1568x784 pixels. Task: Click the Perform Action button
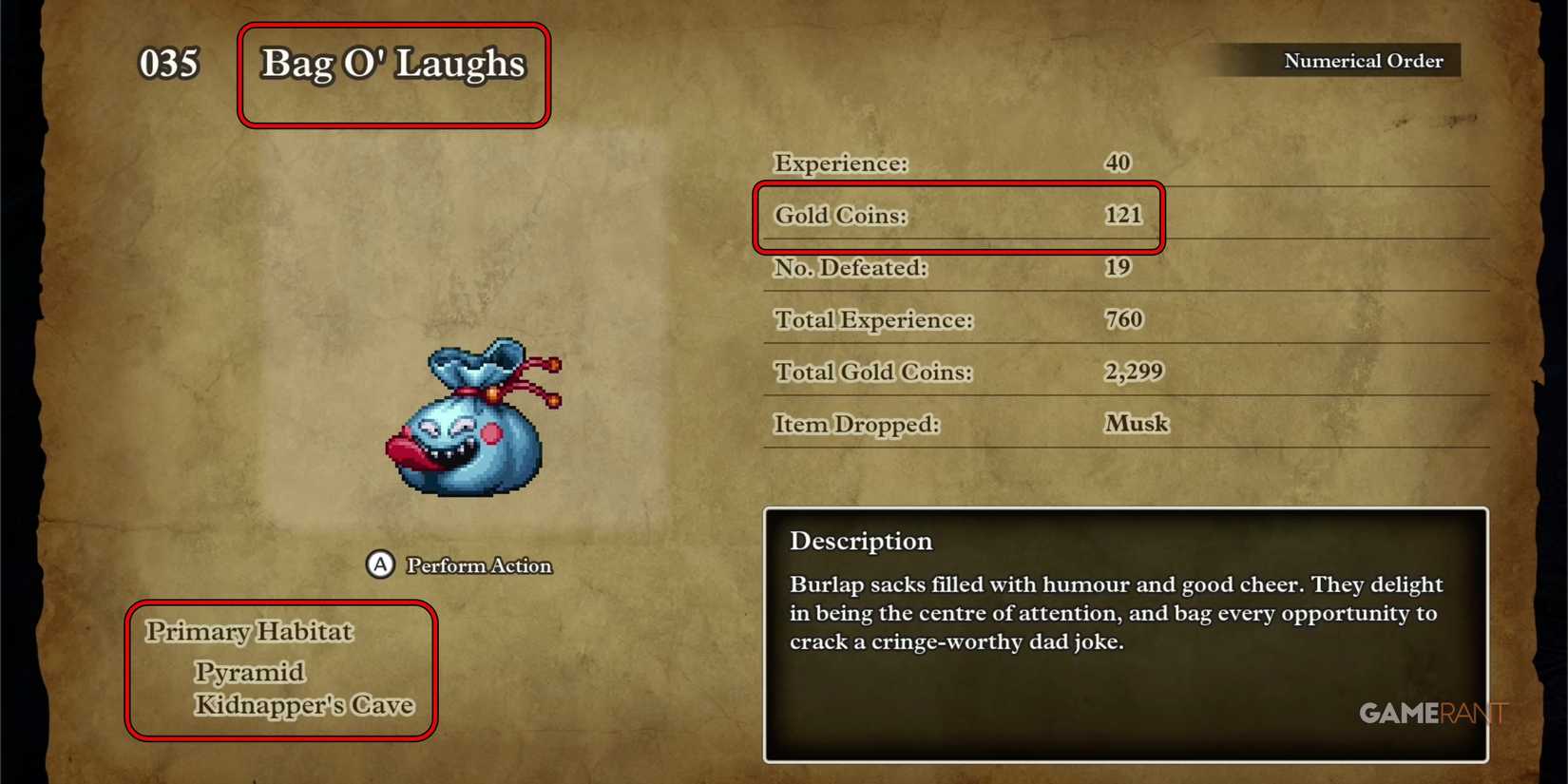(479, 564)
